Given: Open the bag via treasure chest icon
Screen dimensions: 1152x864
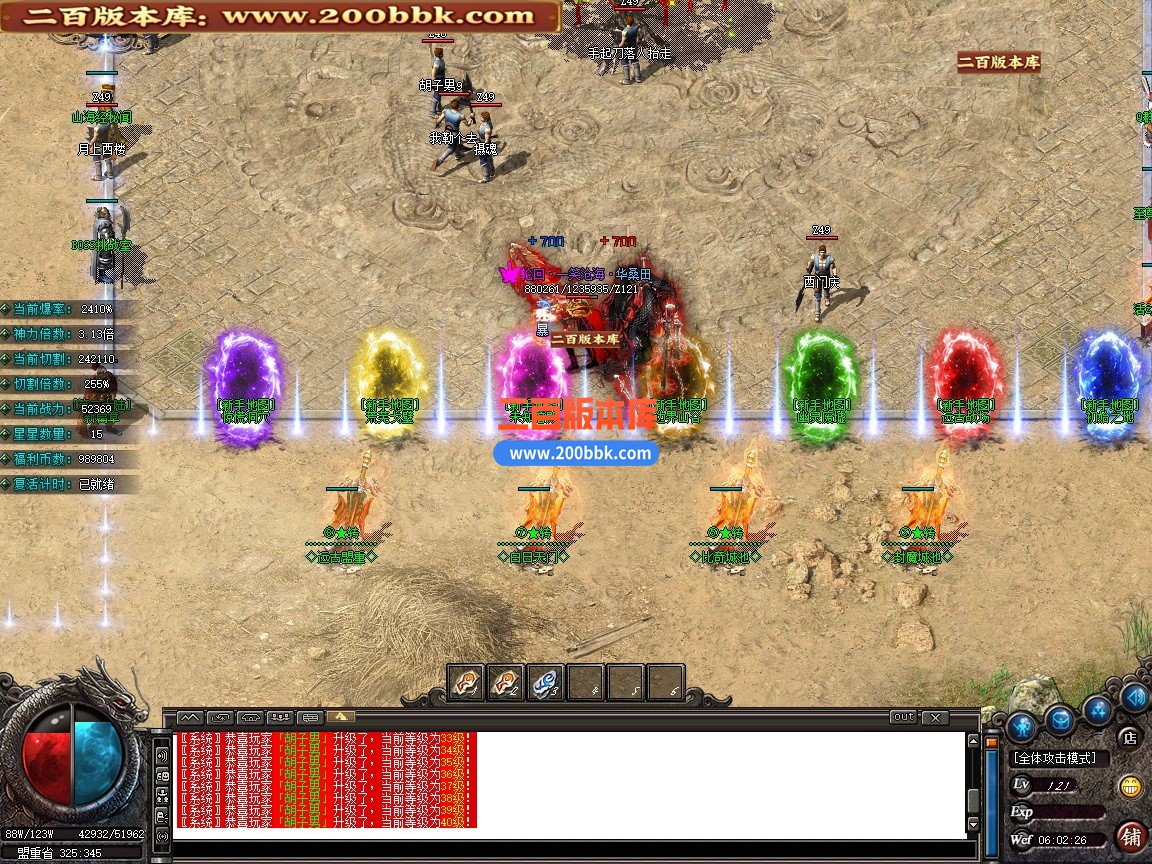Looking at the screenshot, I should pos(1059,718).
